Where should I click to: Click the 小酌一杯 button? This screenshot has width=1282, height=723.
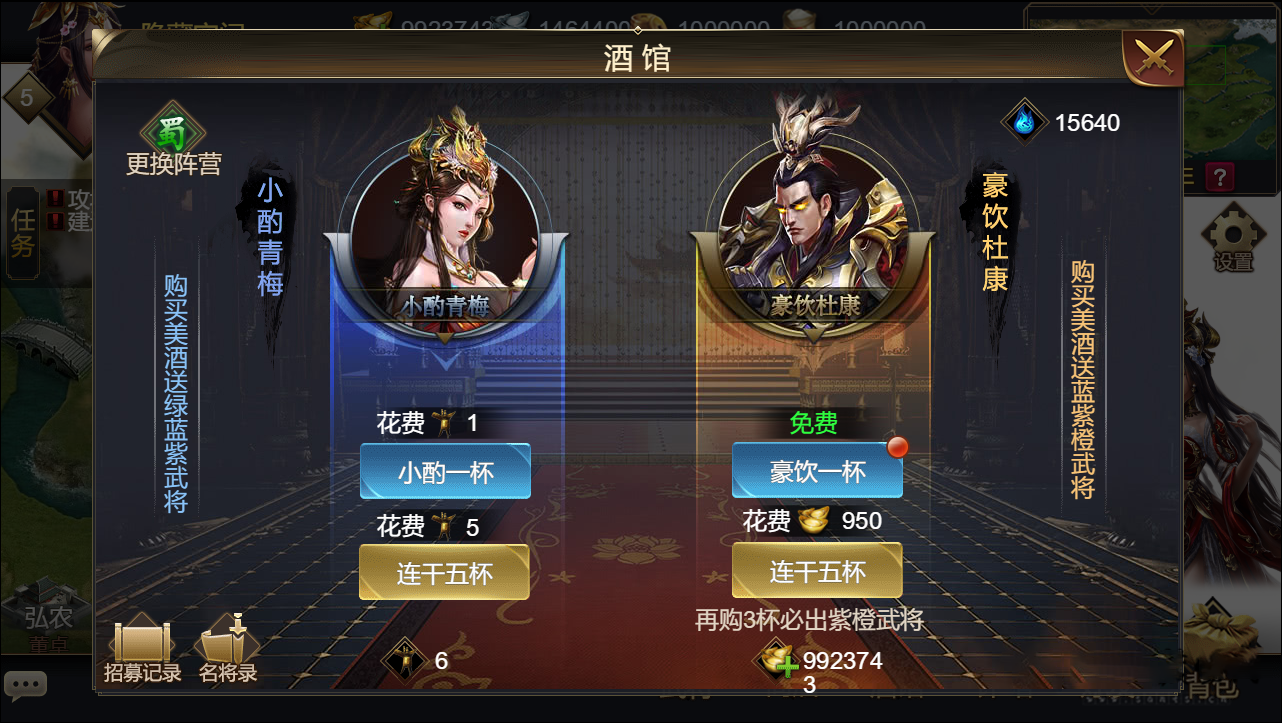(445, 471)
